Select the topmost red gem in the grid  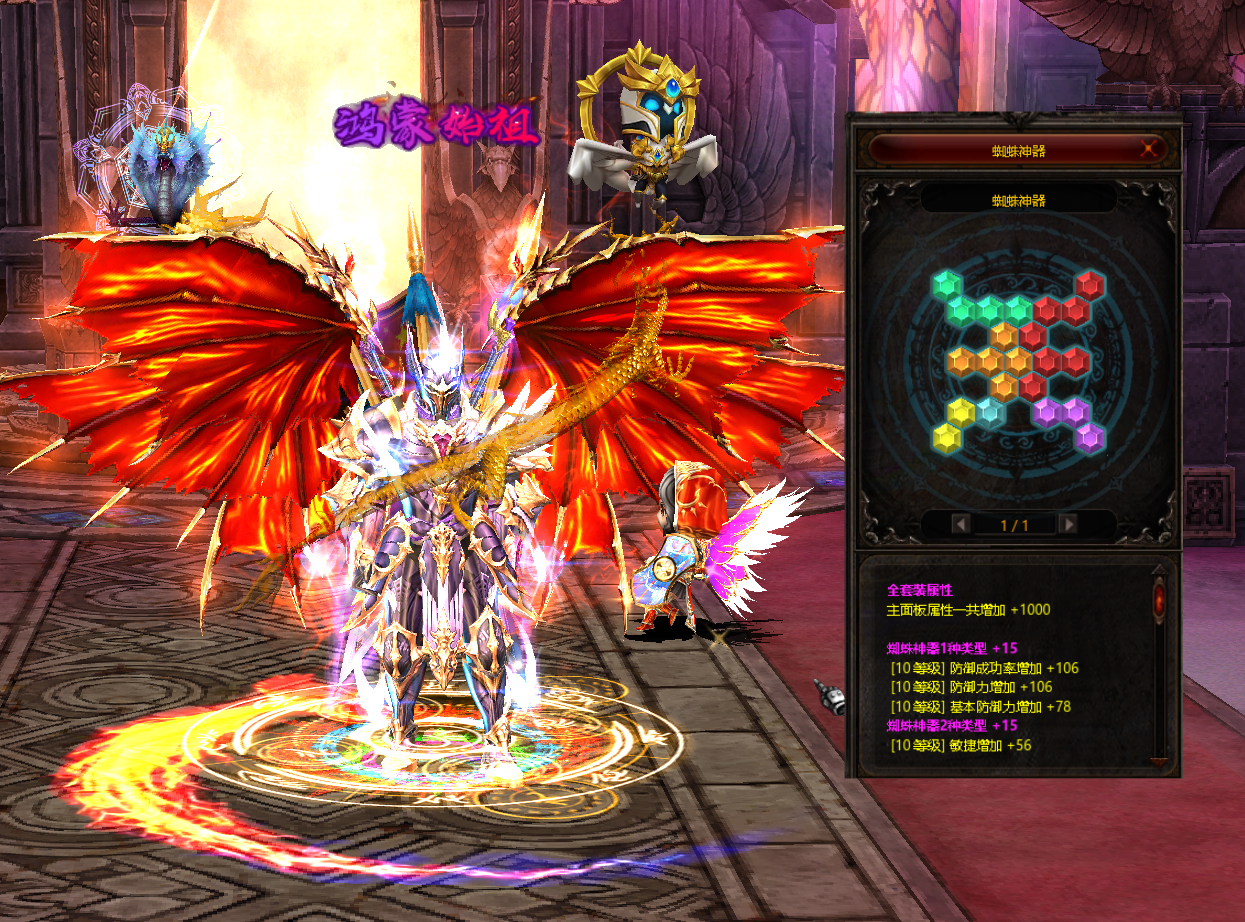[1089, 285]
